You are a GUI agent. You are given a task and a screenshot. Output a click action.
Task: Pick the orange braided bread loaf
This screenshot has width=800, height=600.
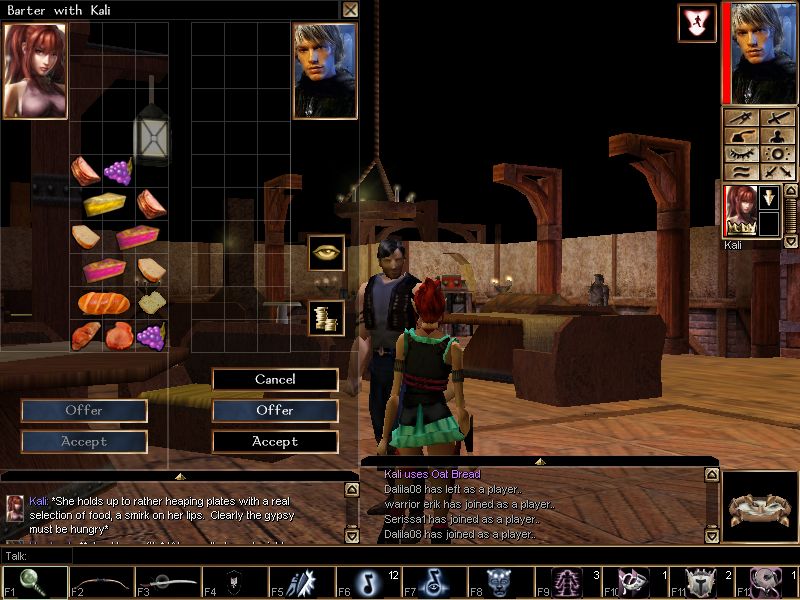tap(98, 301)
